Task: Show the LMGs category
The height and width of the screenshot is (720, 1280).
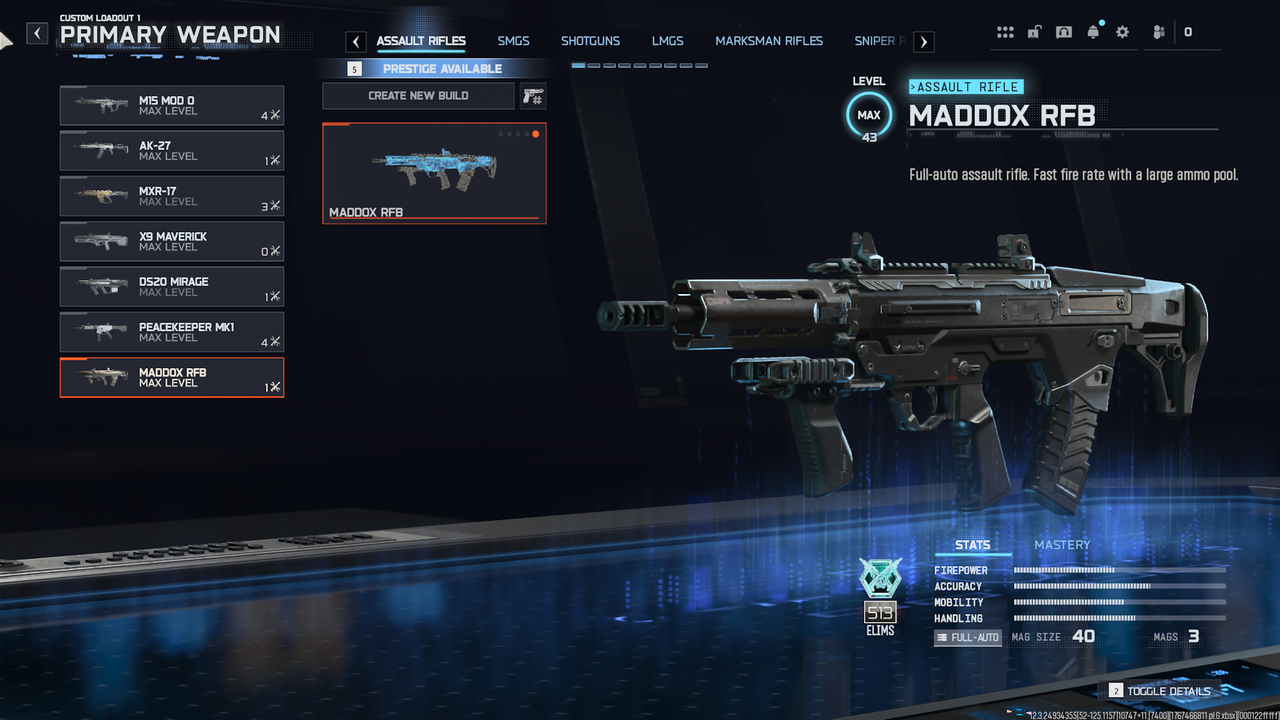Action: coord(667,41)
